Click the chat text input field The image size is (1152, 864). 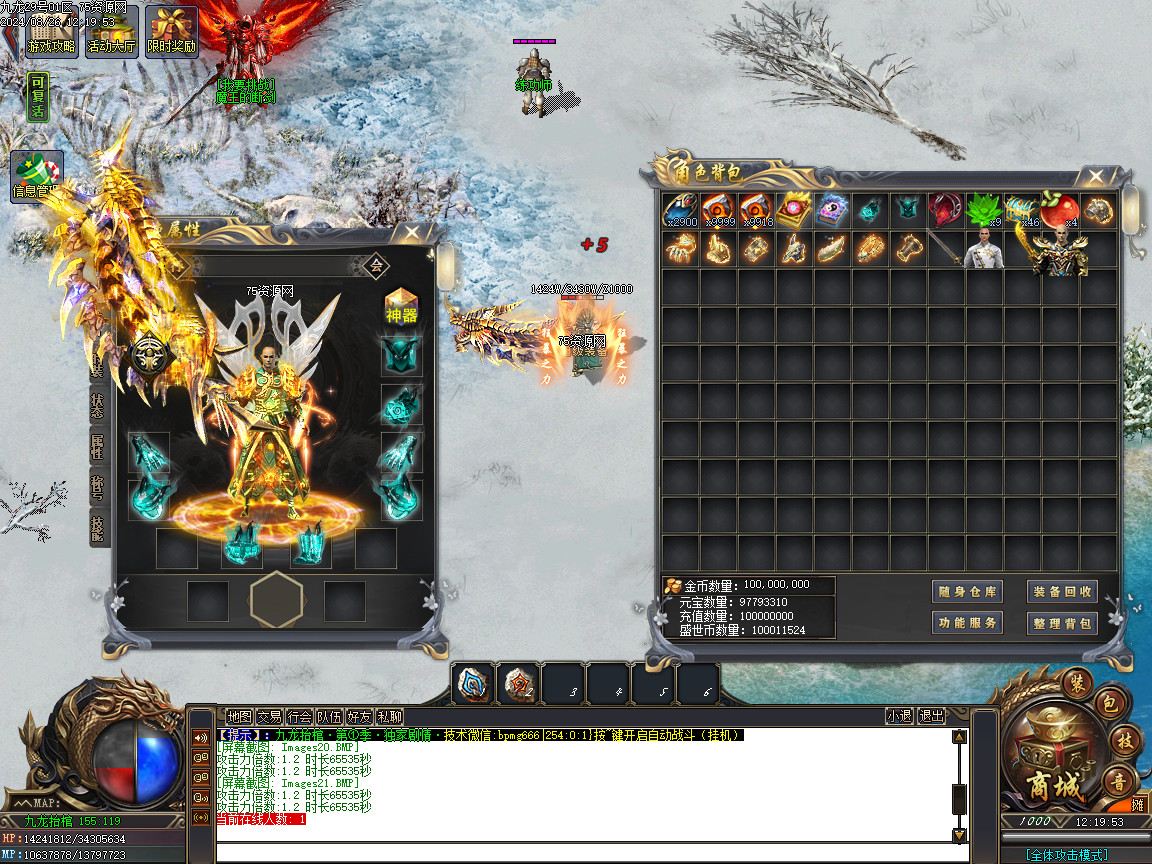click(580, 853)
